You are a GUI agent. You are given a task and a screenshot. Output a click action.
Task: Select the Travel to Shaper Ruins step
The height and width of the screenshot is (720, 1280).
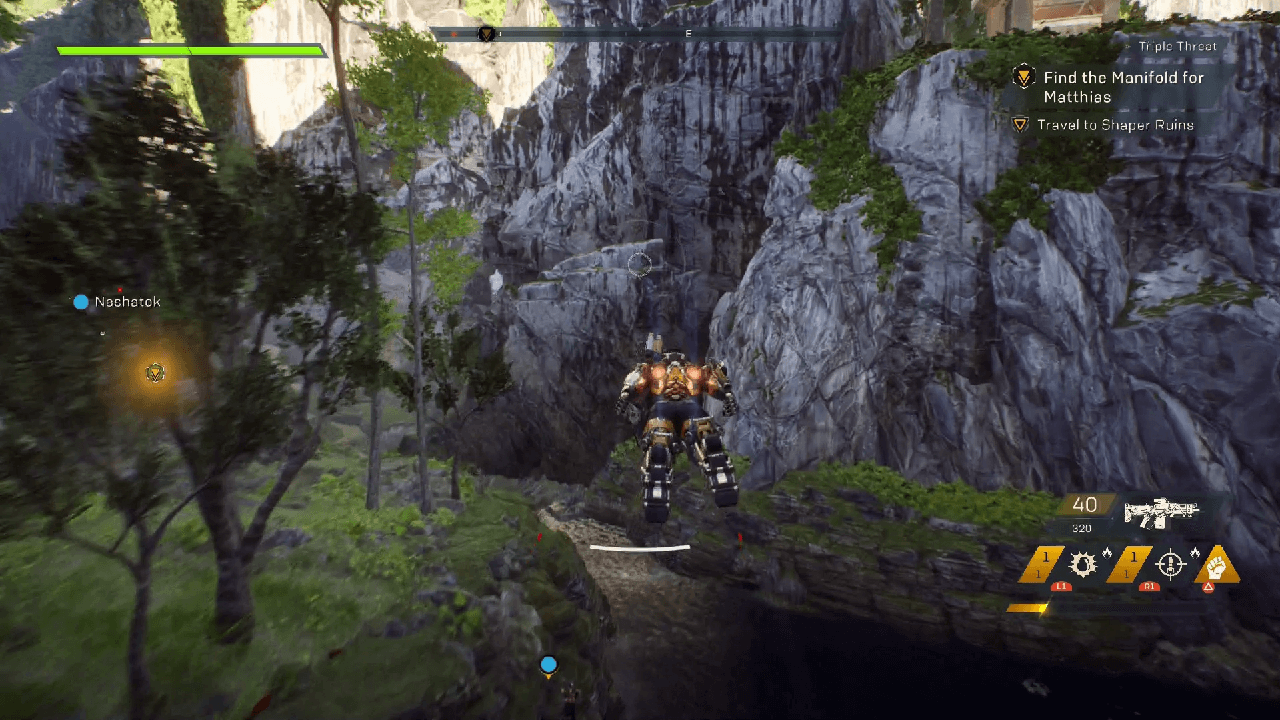click(x=1115, y=125)
